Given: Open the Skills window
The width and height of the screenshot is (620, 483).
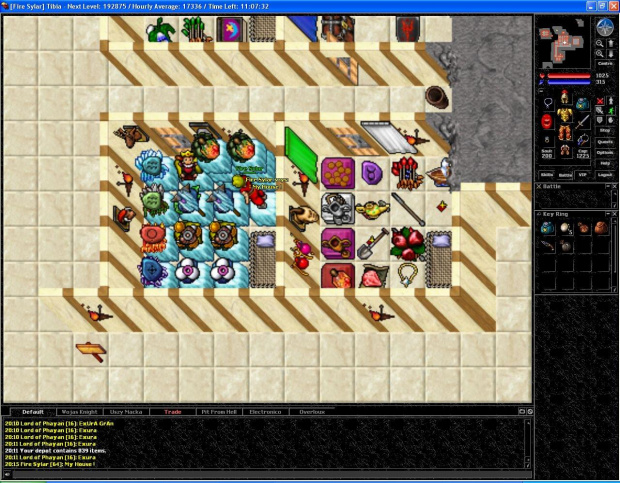Looking at the screenshot, I should click(x=547, y=173).
